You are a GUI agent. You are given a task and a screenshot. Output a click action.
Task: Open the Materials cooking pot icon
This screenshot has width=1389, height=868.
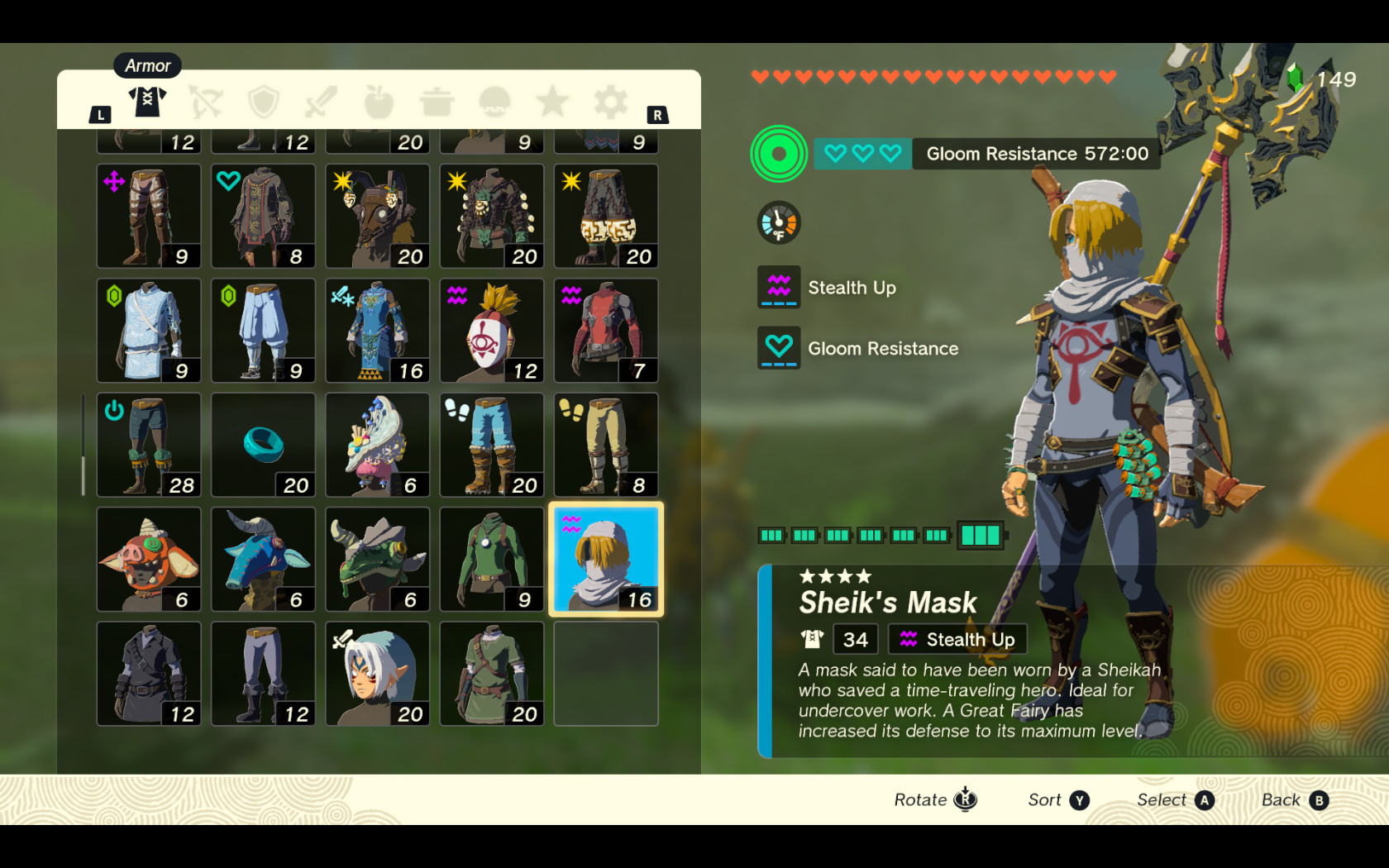pos(436,101)
